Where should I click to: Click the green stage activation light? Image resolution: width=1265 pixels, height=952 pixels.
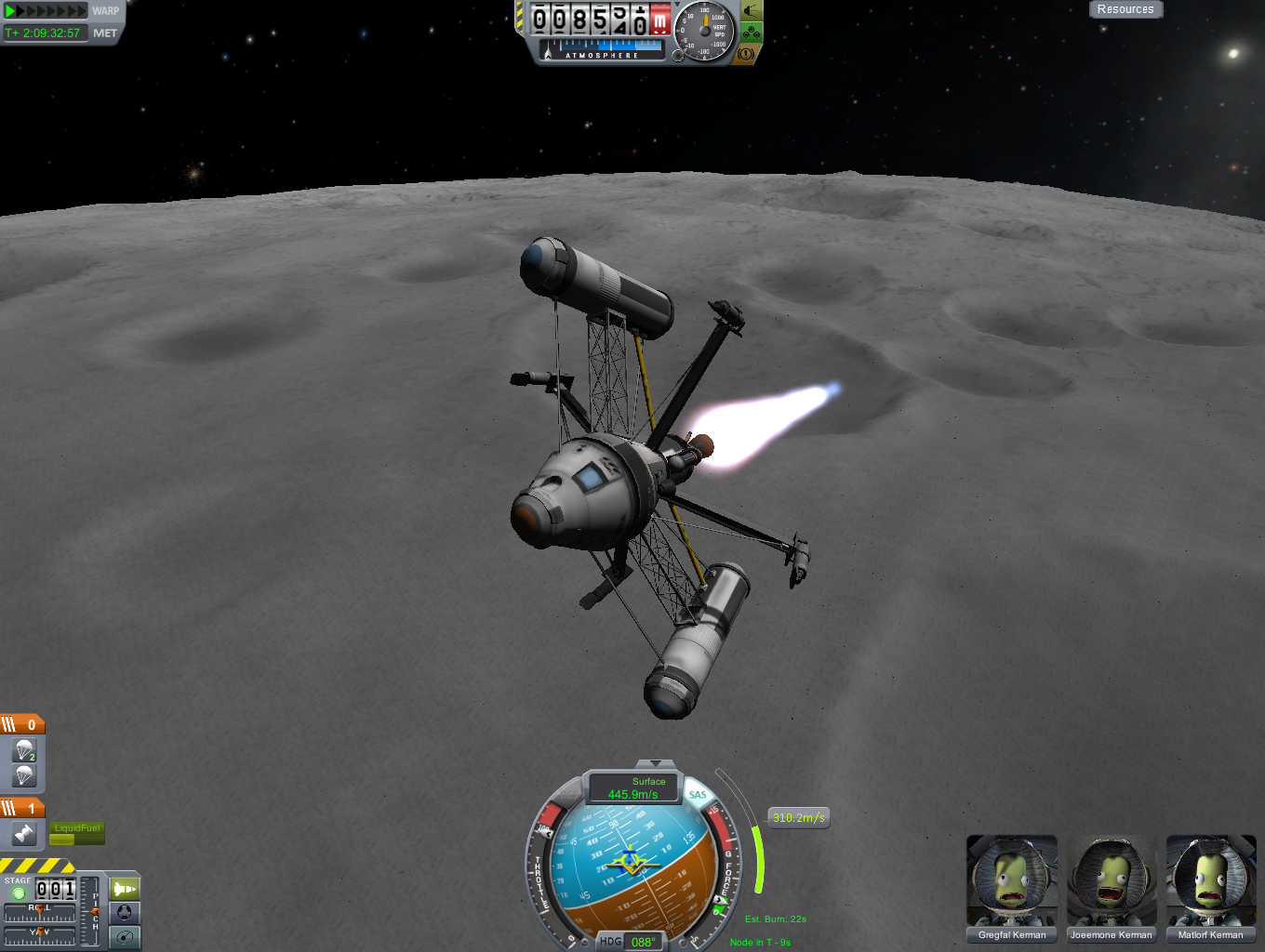(x=18, y=893)
